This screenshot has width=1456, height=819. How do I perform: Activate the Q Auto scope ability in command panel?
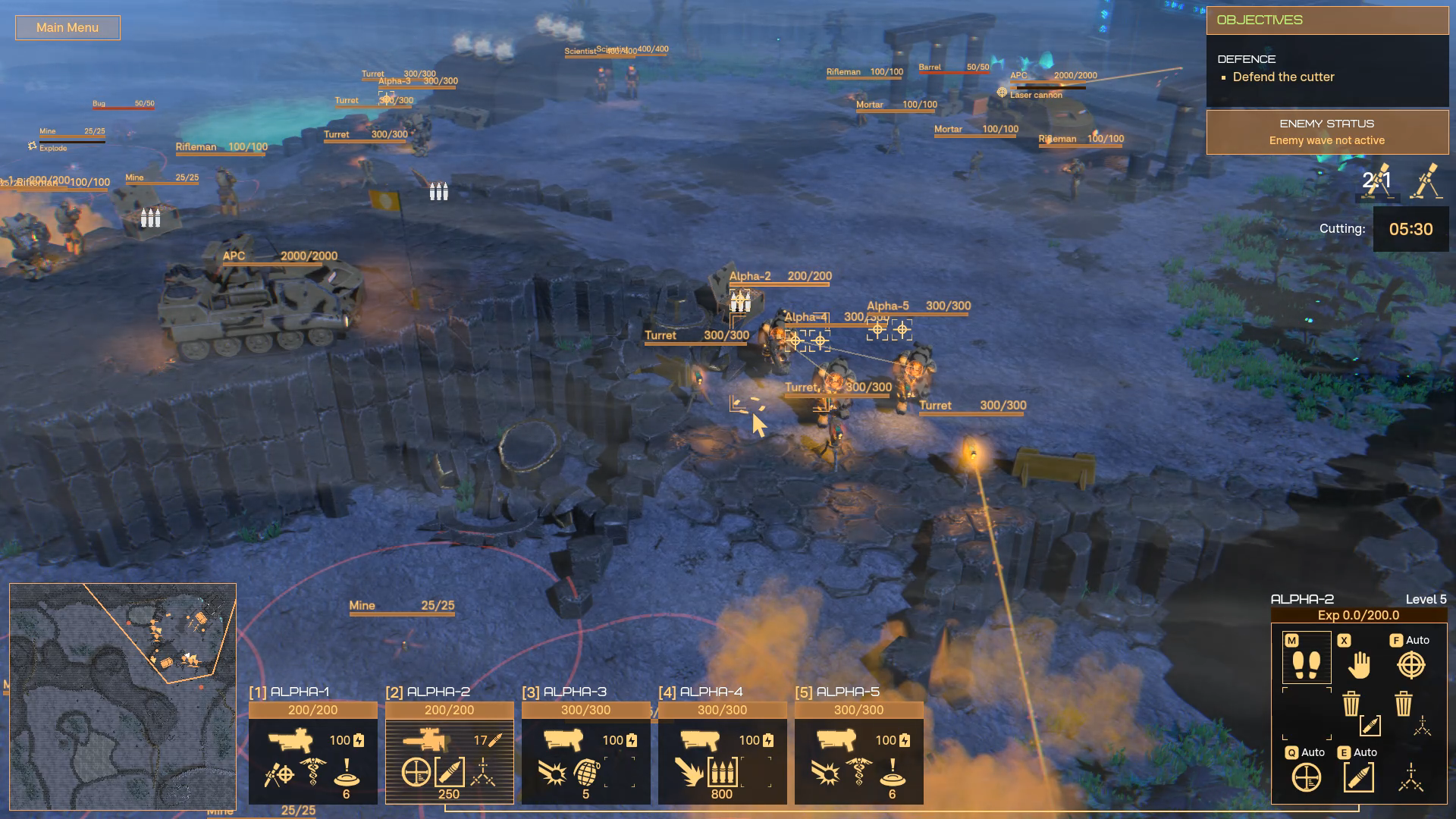point(1306,777)
